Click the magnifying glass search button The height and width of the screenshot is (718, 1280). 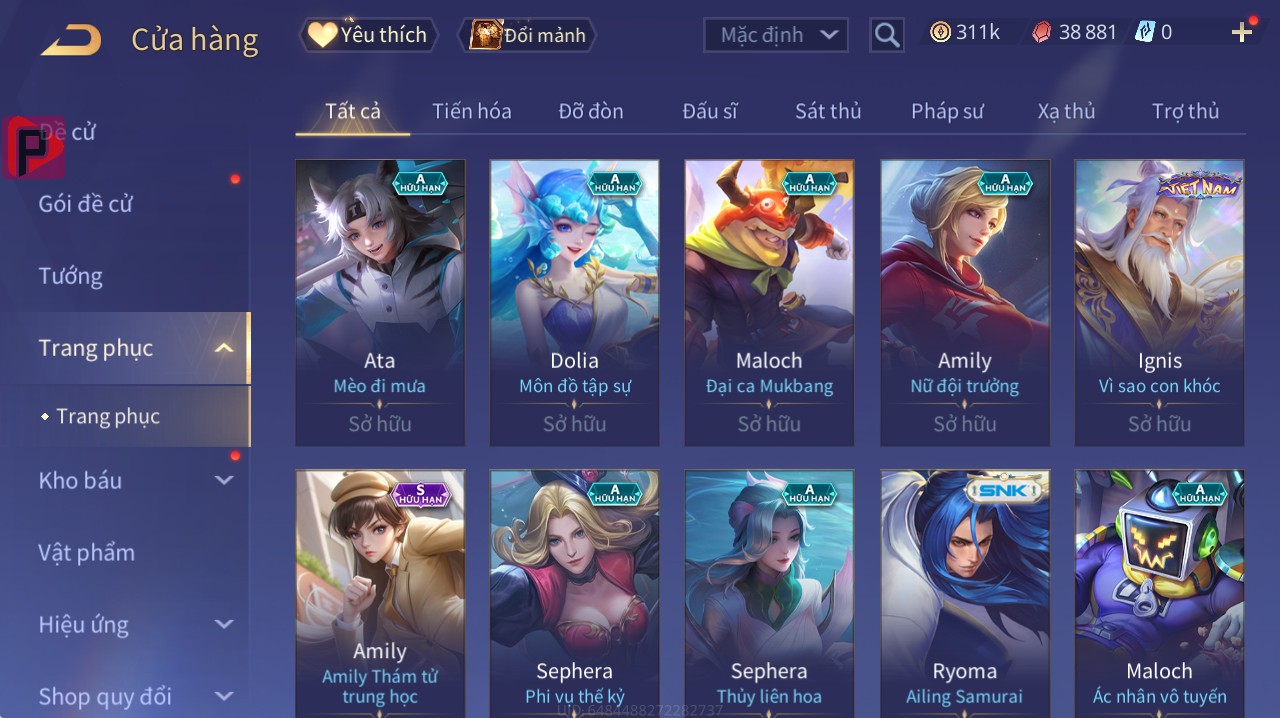coord(887,35)
